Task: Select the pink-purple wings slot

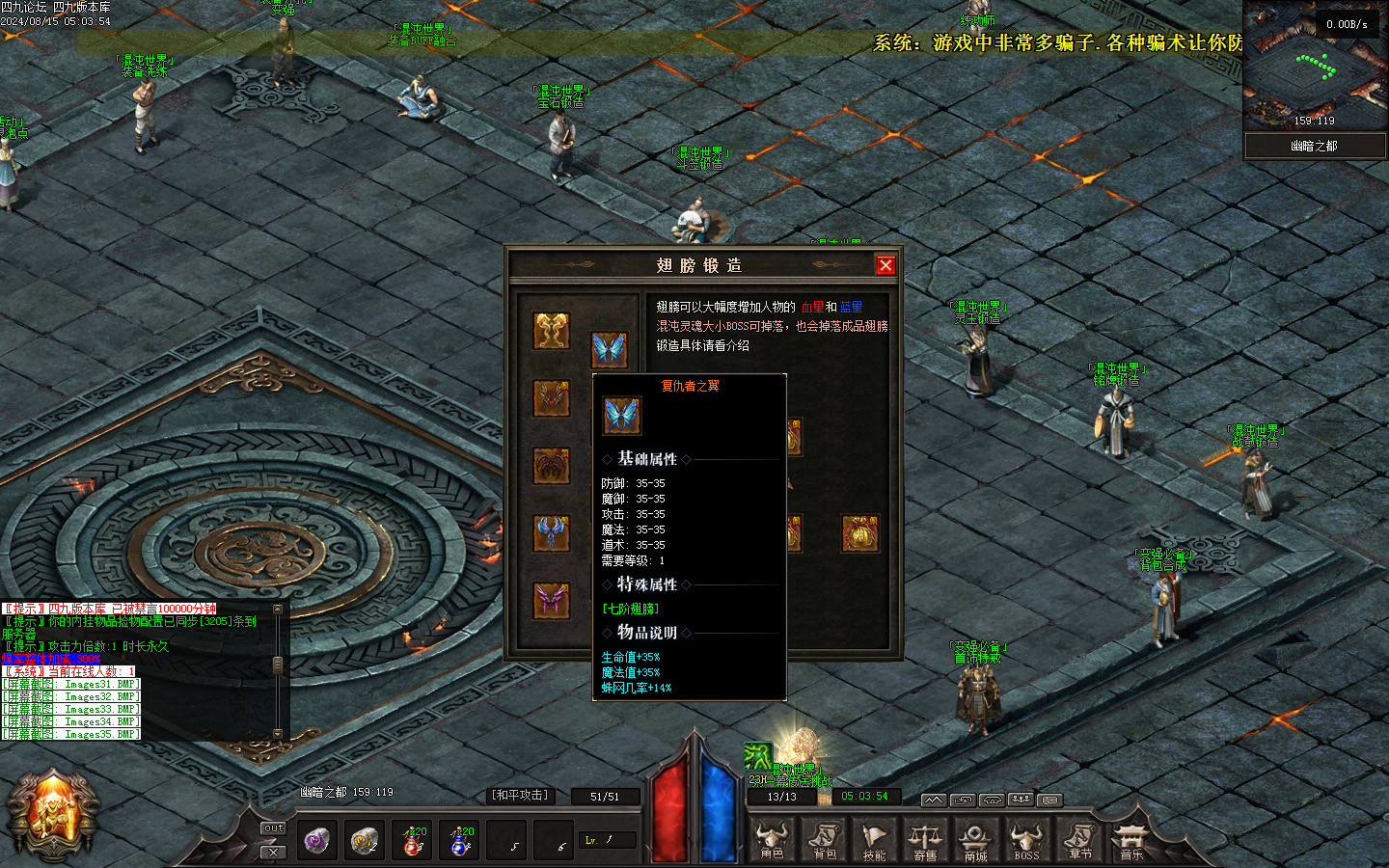Action: pos(552,601)
